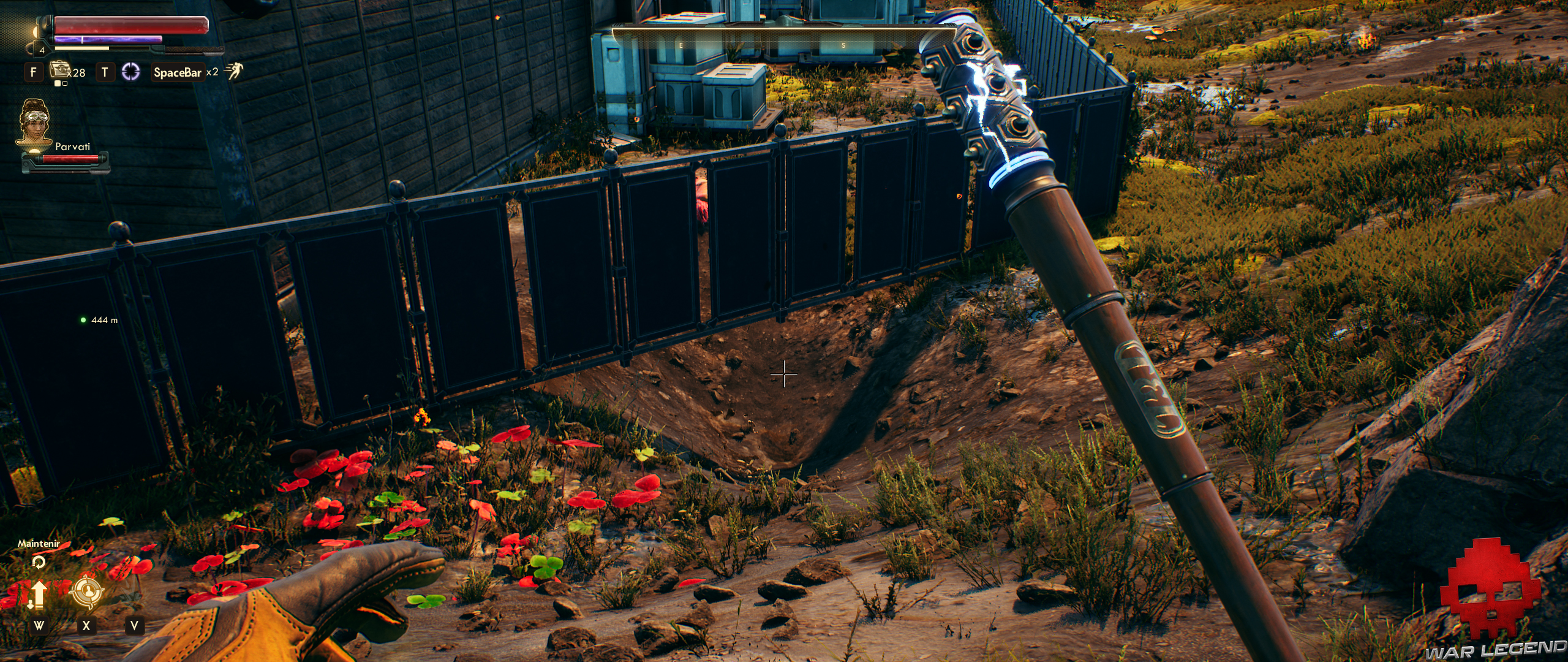Click the V key prompt at bottom left
The width and height of the screenshot is (1568, 662).
click(x=135, y=626)
